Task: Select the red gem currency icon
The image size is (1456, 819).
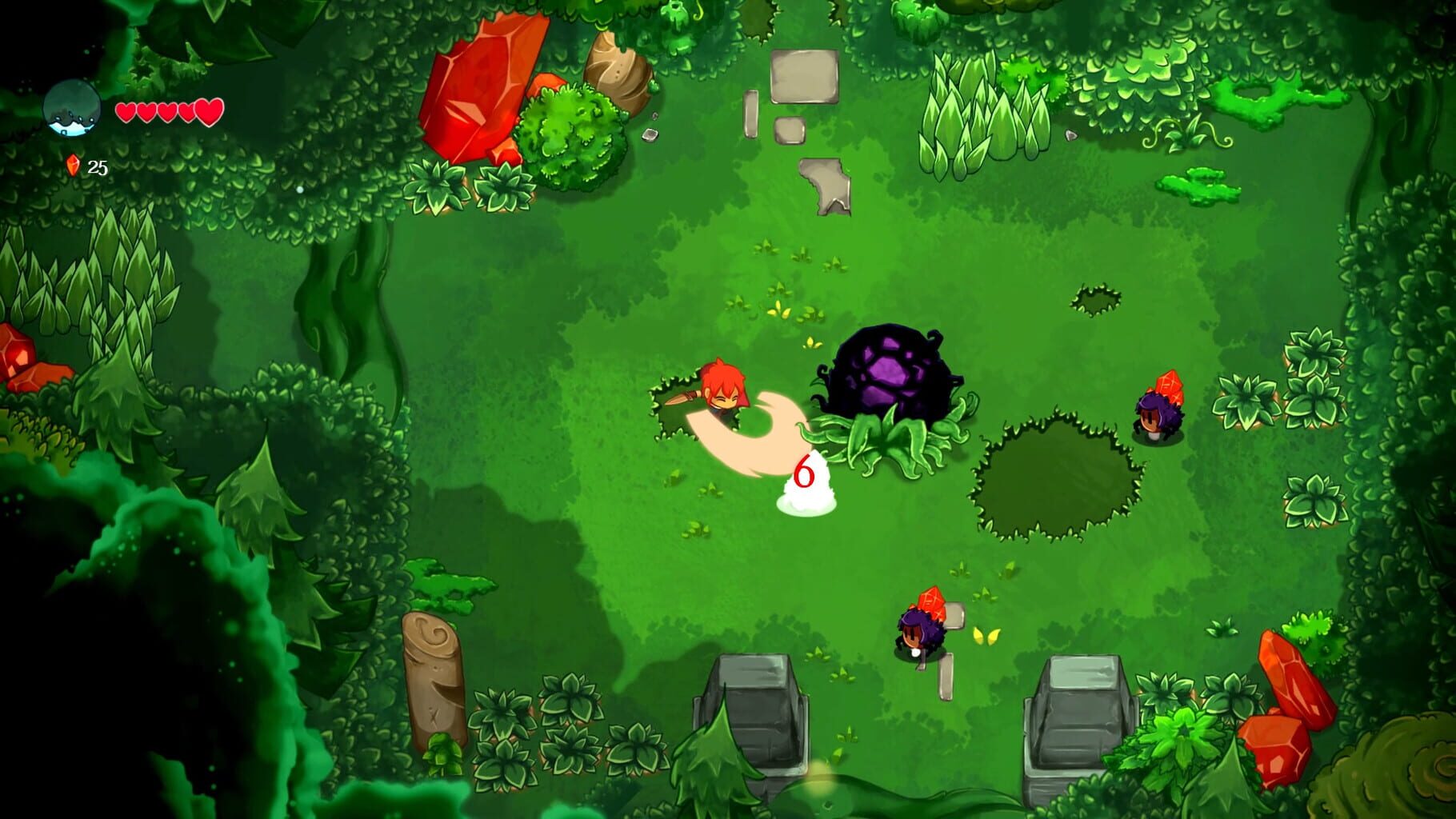Action: coord(74,166)
